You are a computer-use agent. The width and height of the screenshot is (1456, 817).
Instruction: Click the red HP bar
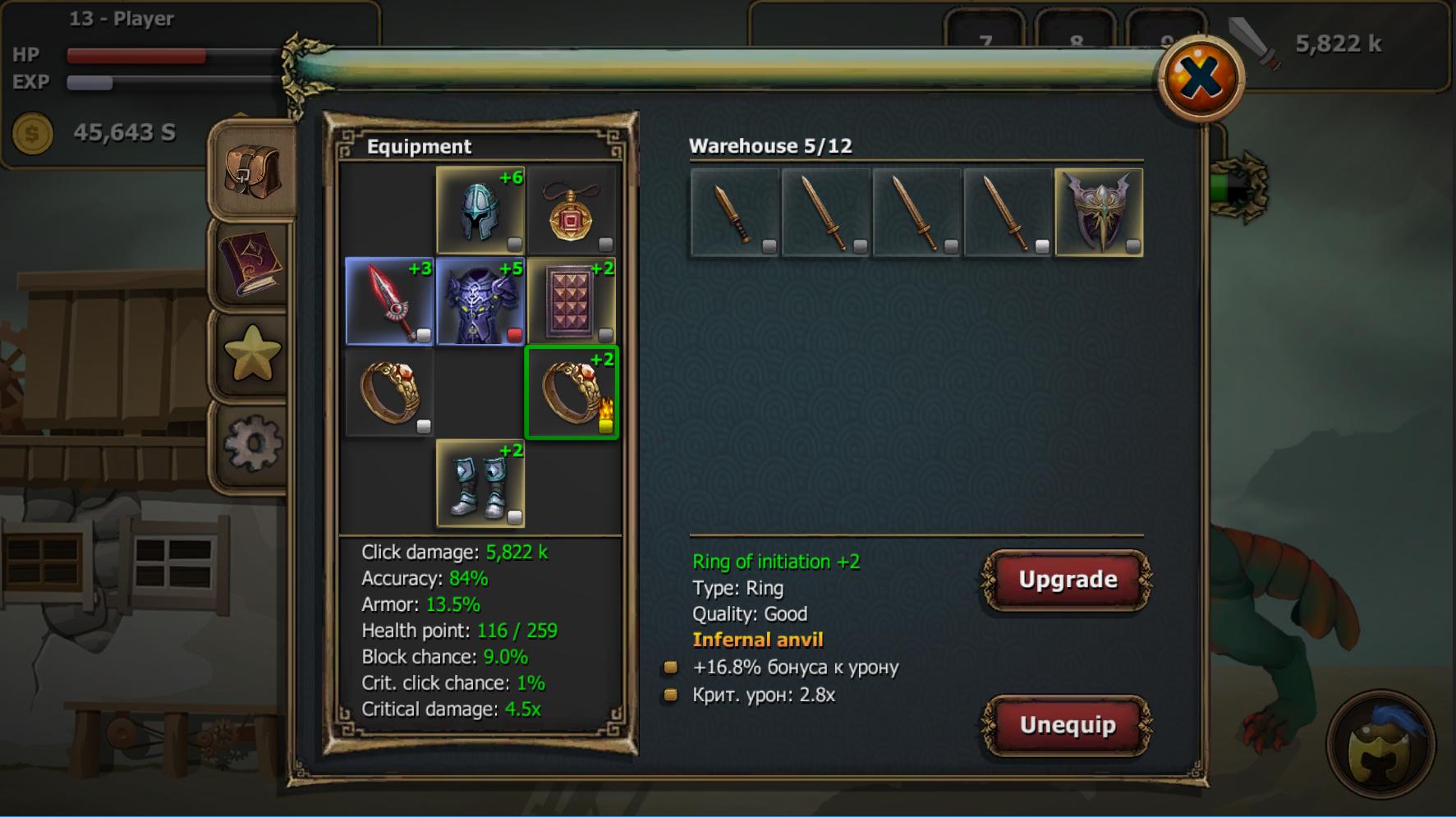135,56
